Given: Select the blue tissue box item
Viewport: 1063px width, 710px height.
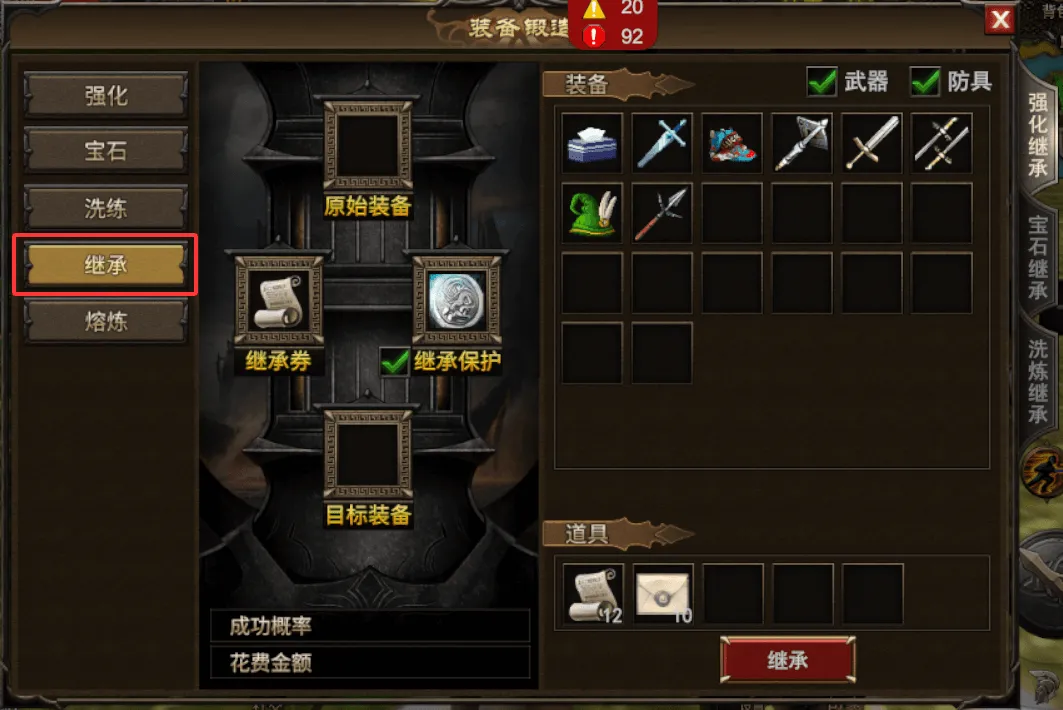Looking at the screenshot, I should click(x=592, y=143).
